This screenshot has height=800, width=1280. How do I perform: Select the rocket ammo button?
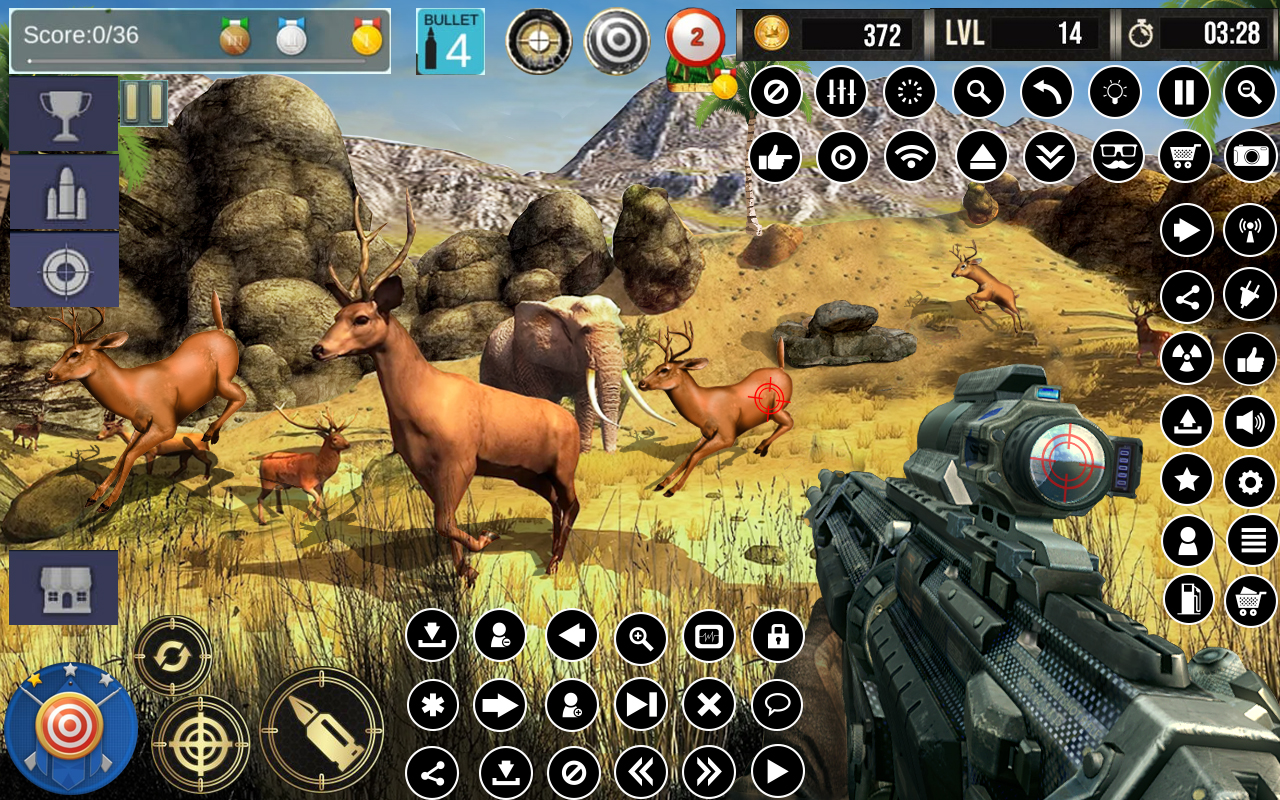[x=64, y=193]
